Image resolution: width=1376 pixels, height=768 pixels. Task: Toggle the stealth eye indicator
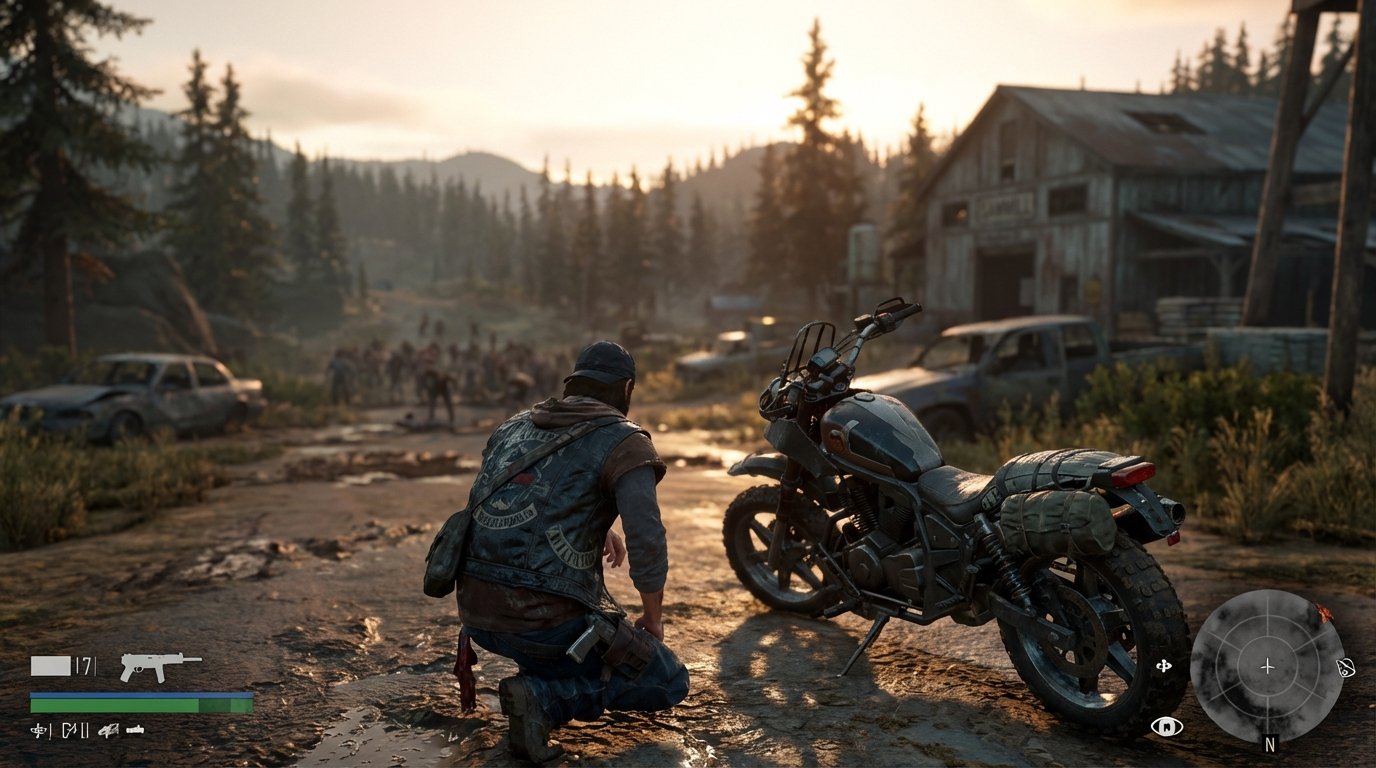[x=1167, y=727]
